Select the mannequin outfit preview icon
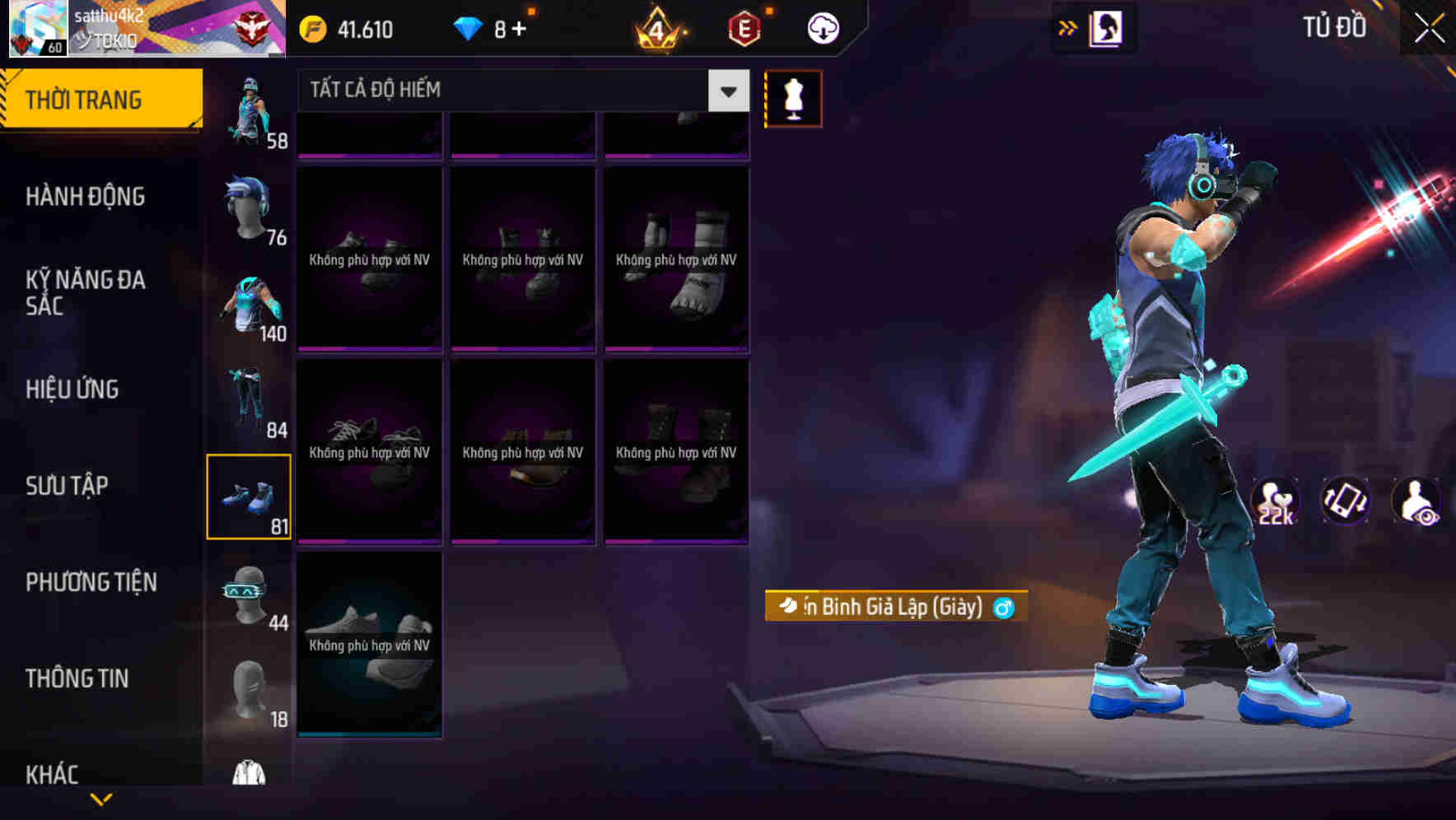The height and width of the screenshot is (820, 1456). click(793, 97)
